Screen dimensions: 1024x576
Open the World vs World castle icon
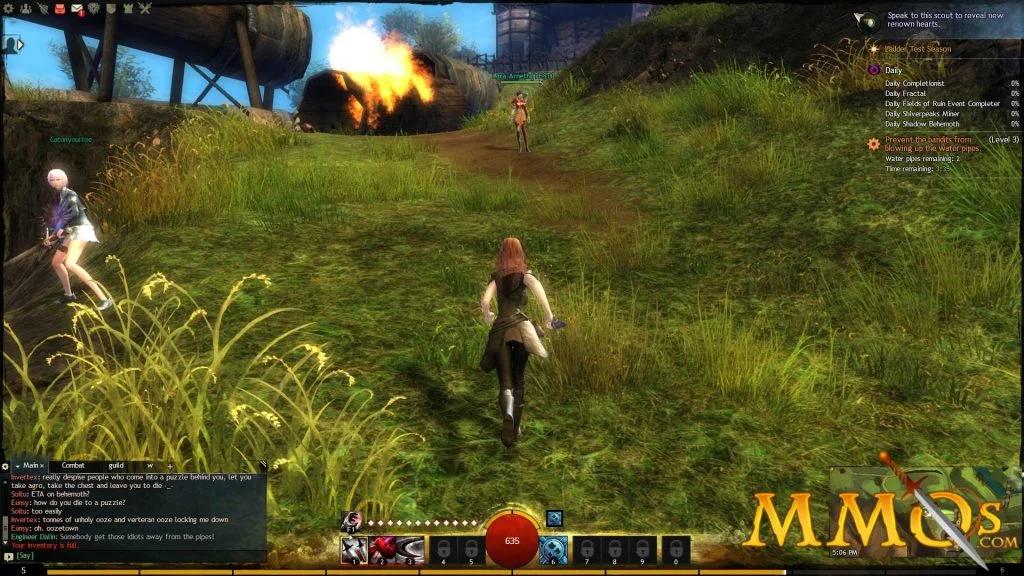pos(128,9)
